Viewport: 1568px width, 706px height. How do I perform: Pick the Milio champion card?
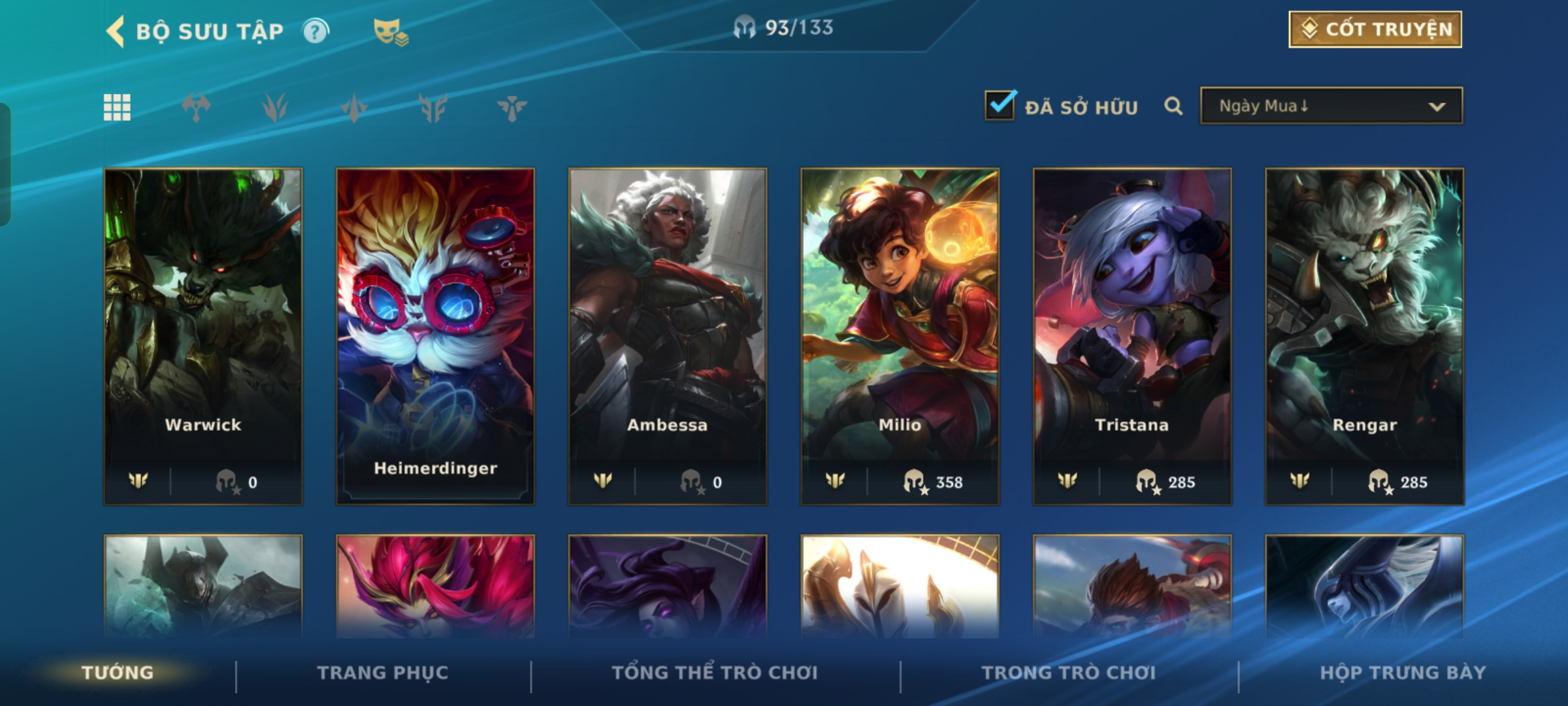900,335
